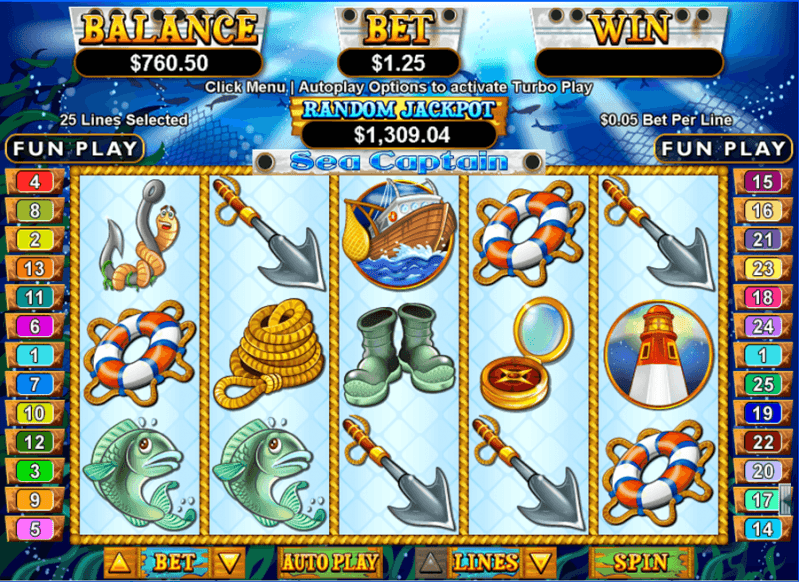Pick payline number 25
Viewport: 799px width, 582px height.
pyautogui.click(x=763, y=384)
